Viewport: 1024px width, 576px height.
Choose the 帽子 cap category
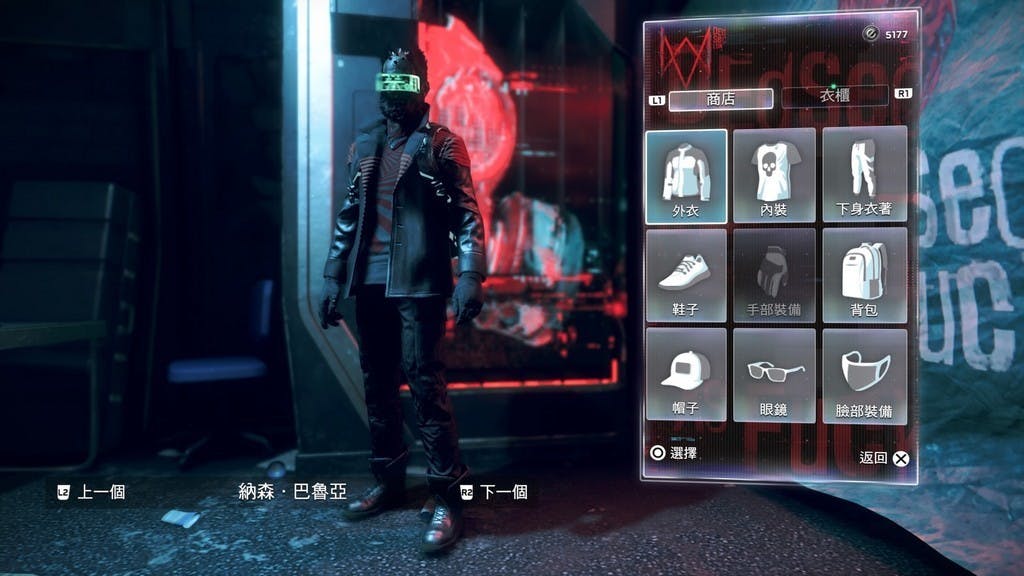(686, 375)
